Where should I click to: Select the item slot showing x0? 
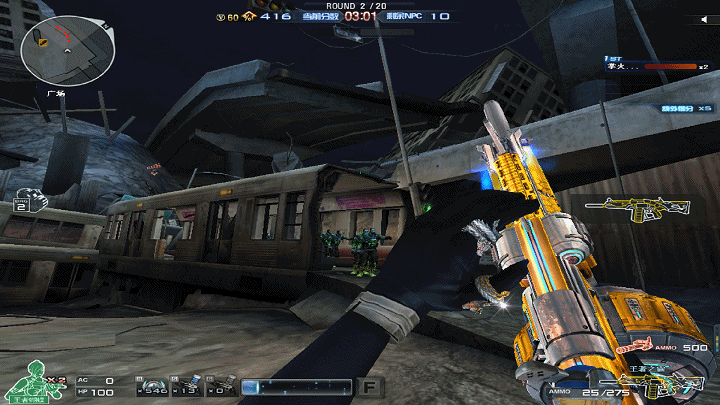pyautogui.click(x=222, y=385)
